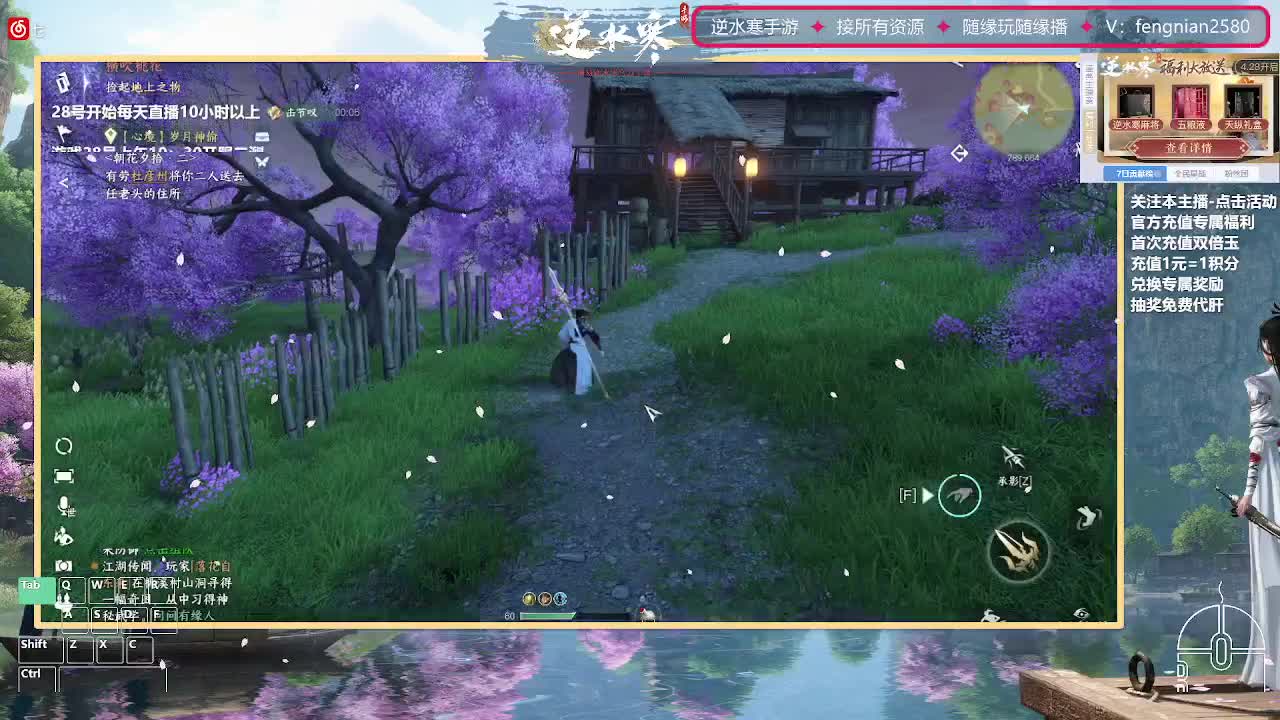The width and height of the screenshot is (1280, 720).
Task: Click the 查看详情 details button
Action: point(1189,147)
